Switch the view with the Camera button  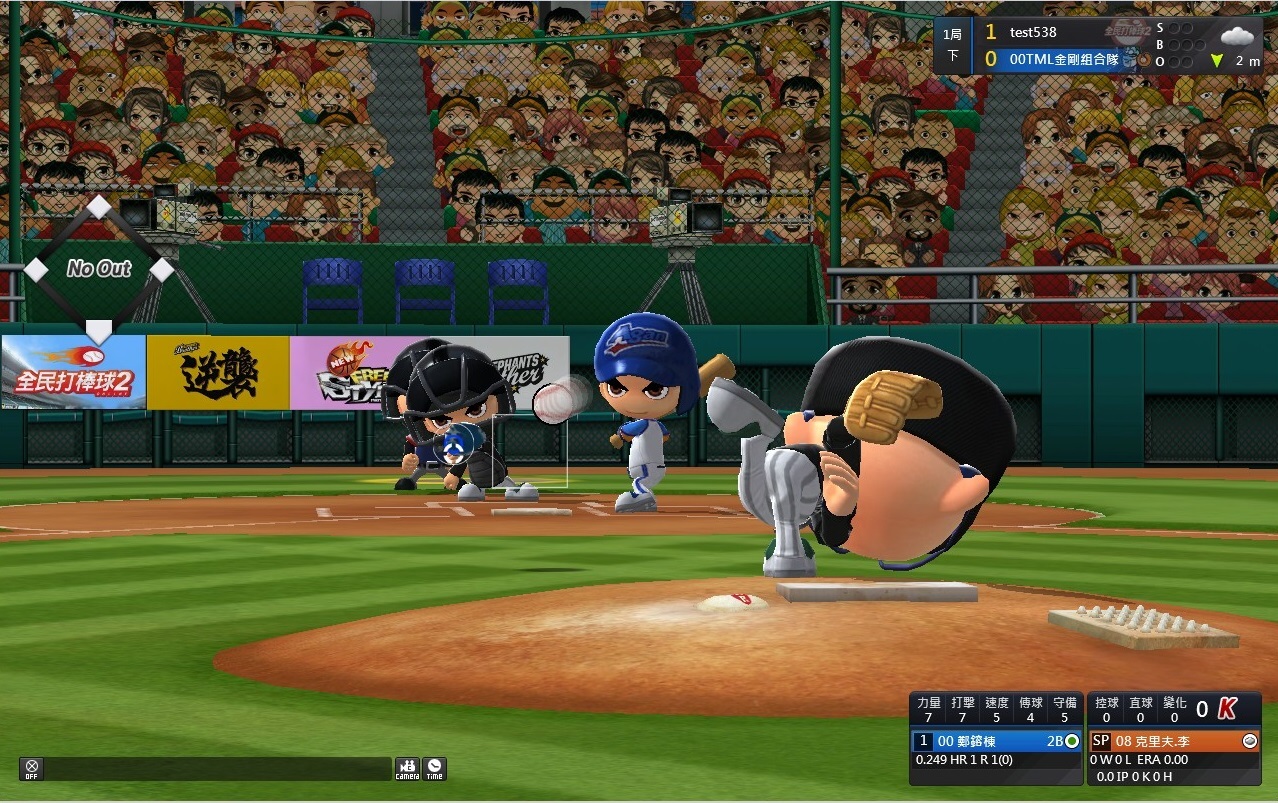(407, 768)
